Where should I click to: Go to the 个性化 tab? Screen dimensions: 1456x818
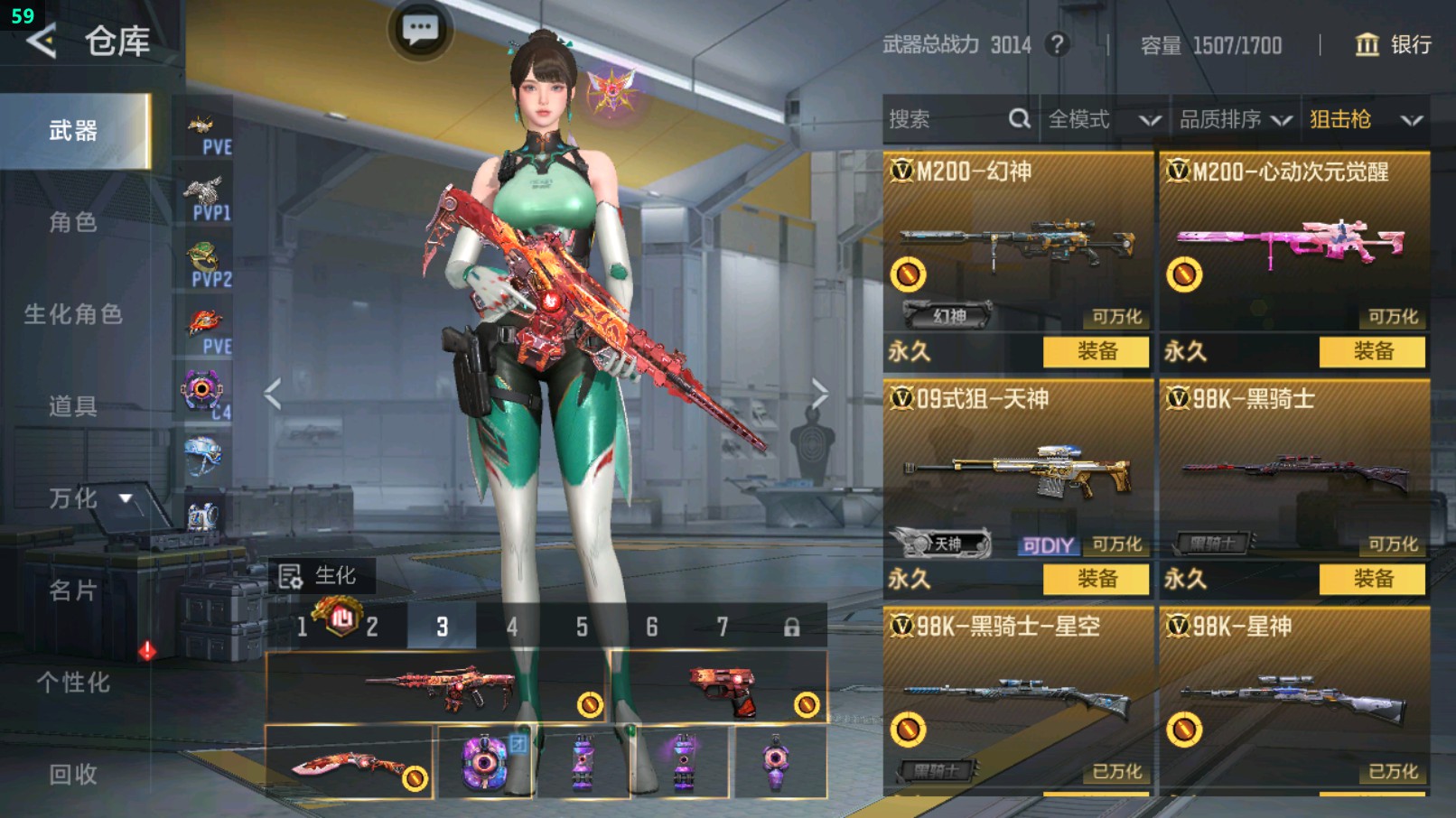[x=73, y=683]
